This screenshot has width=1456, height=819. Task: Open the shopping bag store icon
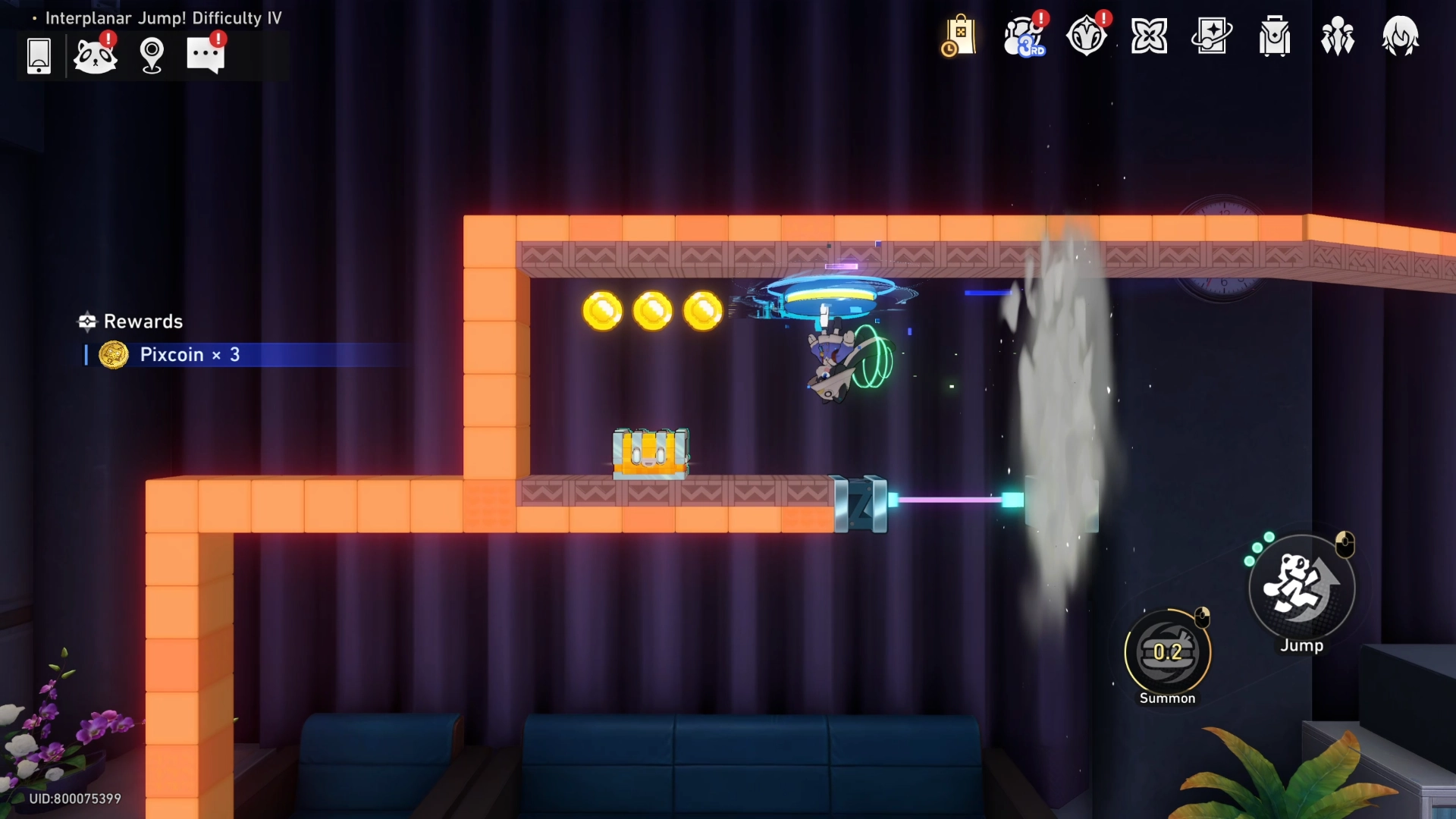point(959,36)
